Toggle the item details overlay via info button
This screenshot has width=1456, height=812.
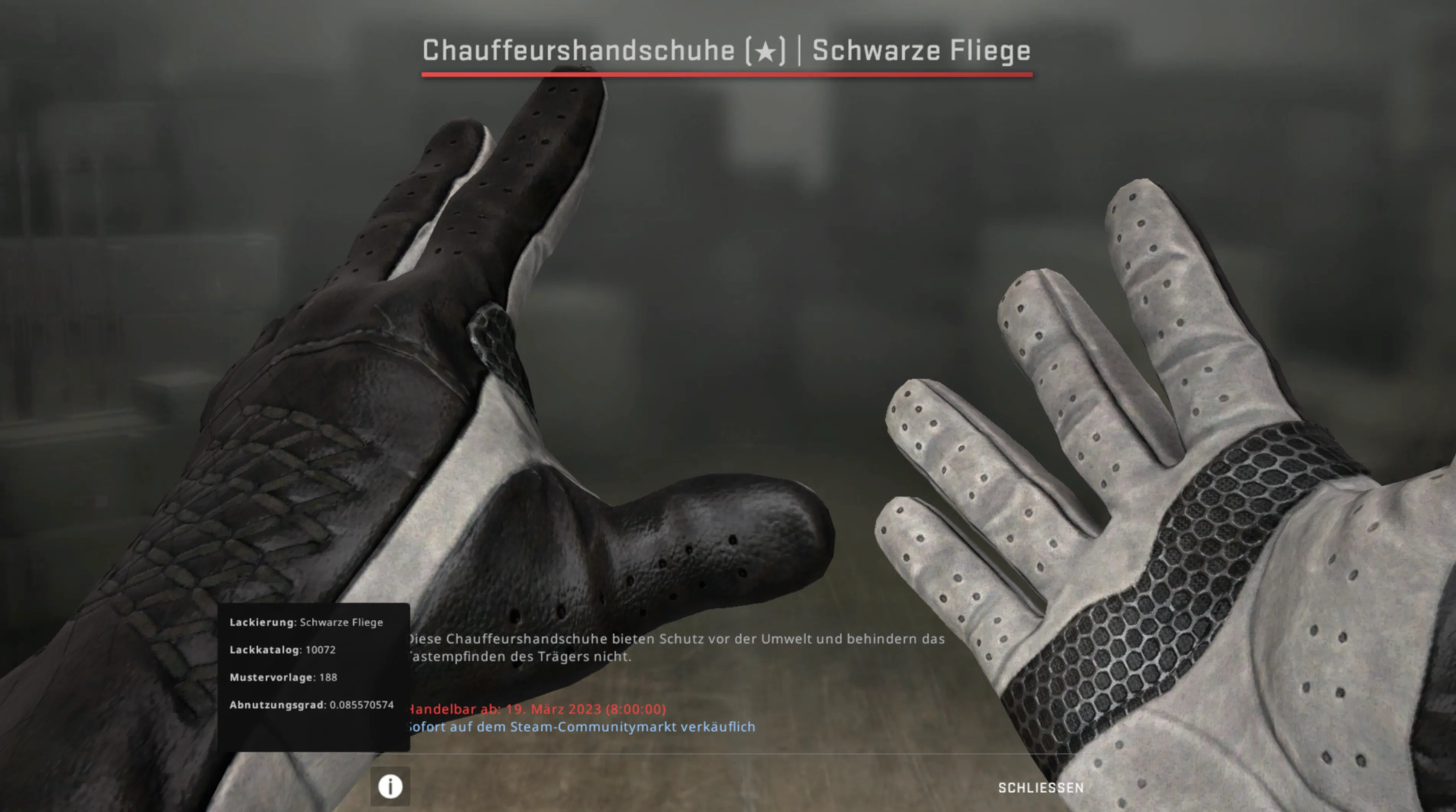click(x=390, y=786)
